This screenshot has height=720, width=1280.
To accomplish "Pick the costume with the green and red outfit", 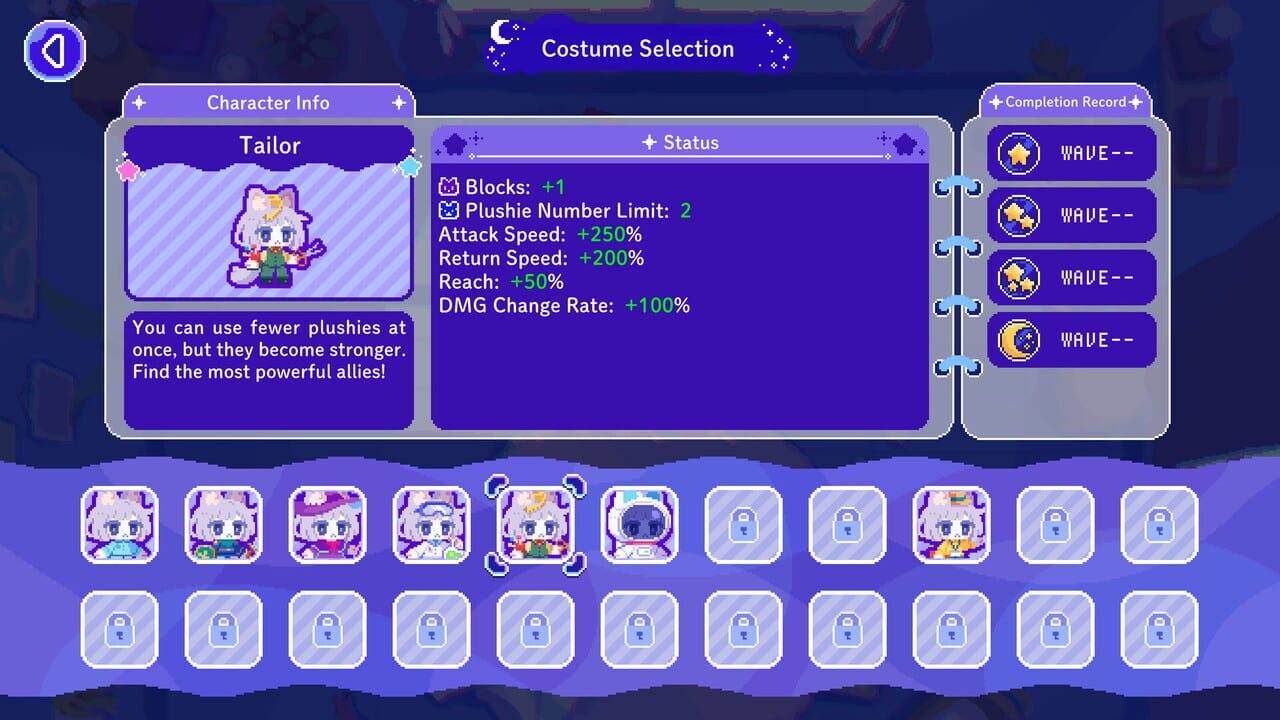I will [x=224, y=525].
